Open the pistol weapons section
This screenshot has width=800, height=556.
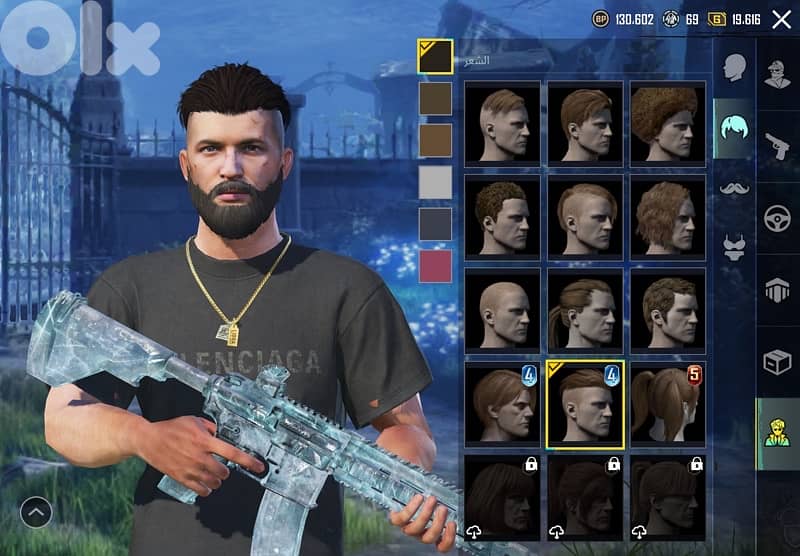tap(777, 144)
